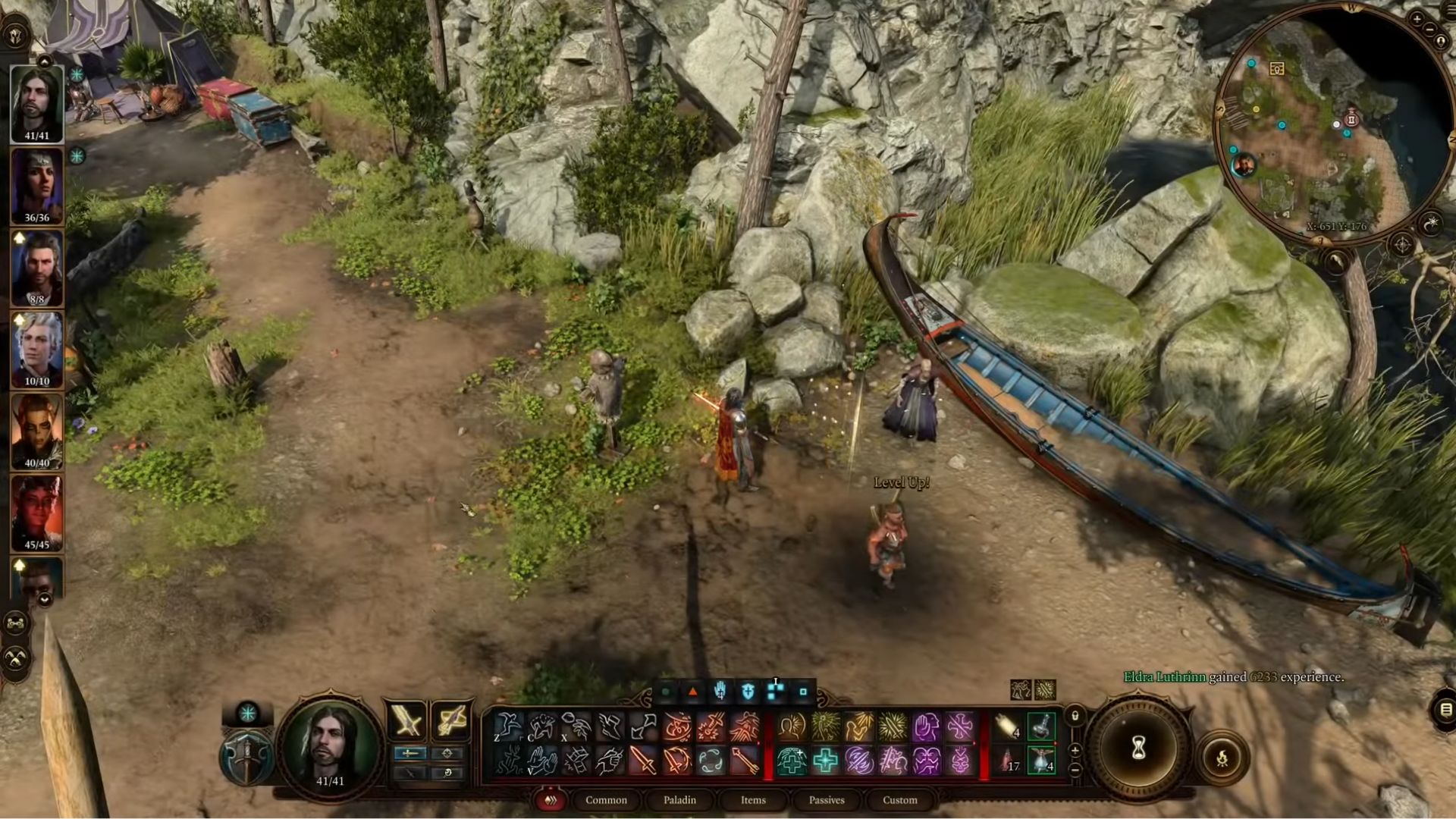Select the Items hotbar tab

(753, 800)
